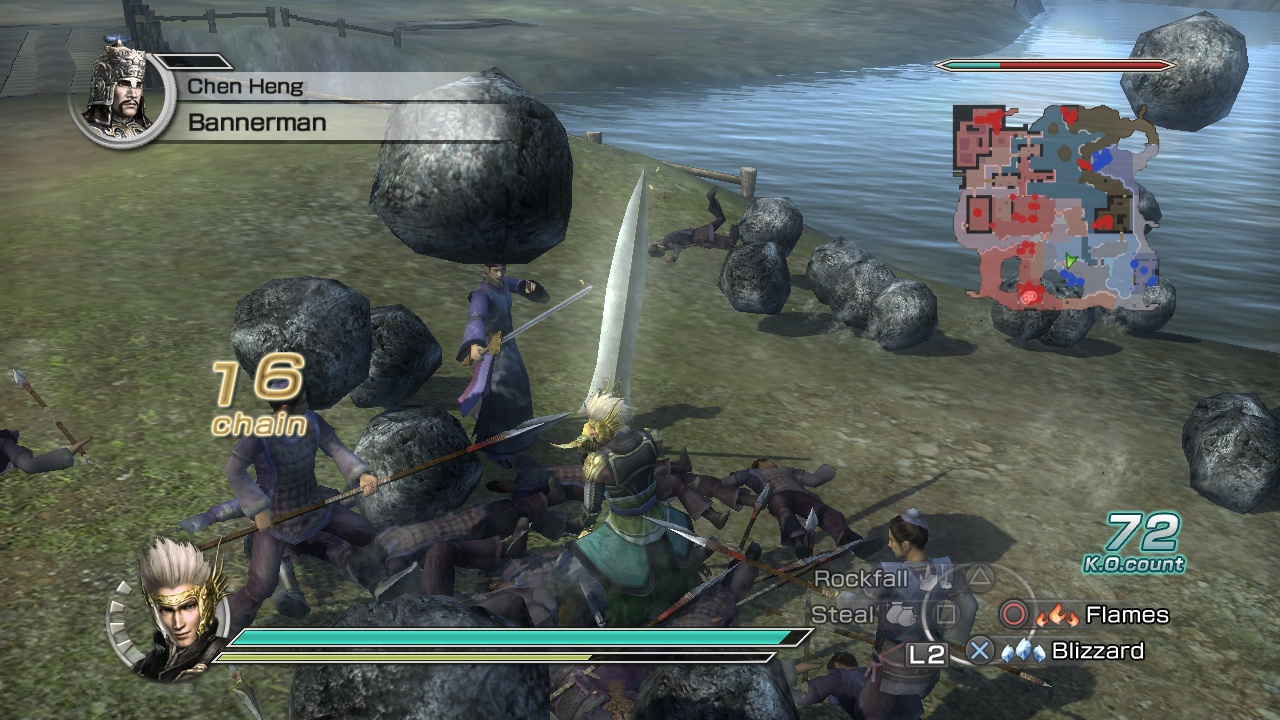The height and width of the screenshot is (720, 1280).
Task: Select the Blizzard skill ice crystal icon
Action: (1022, 652)
